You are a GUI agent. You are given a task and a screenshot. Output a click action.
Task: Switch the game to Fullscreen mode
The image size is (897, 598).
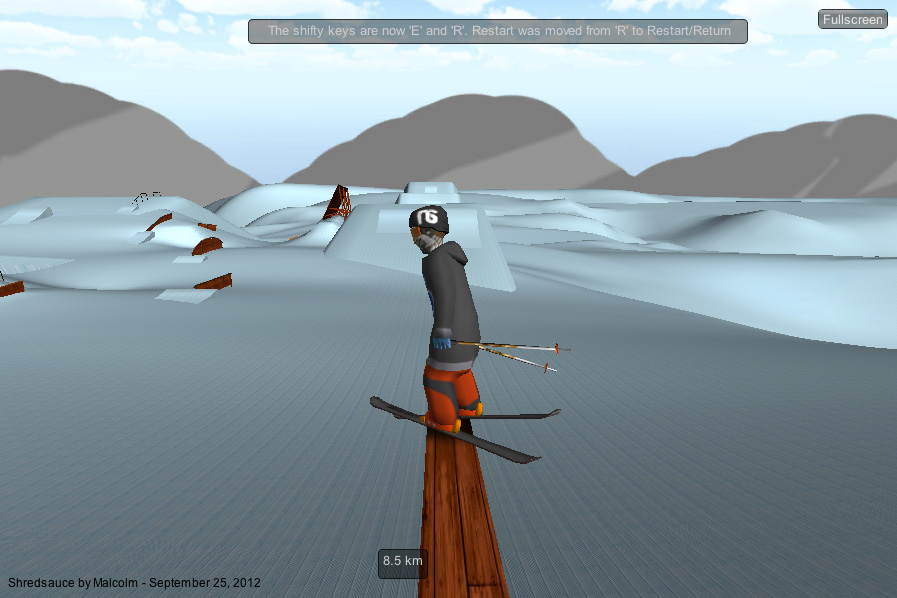(x=852, y=19)
